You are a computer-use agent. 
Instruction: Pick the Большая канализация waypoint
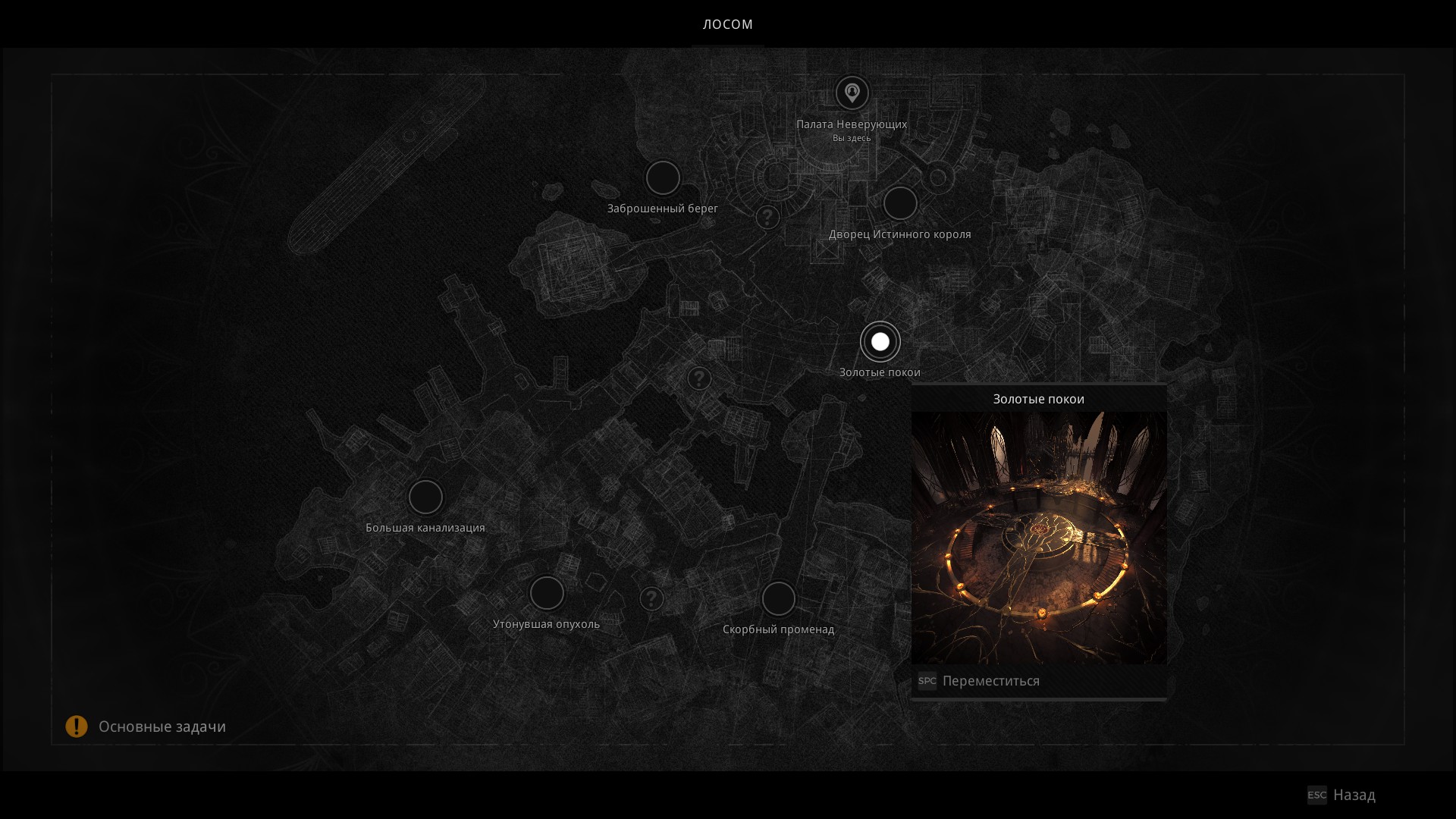(425, 497)
